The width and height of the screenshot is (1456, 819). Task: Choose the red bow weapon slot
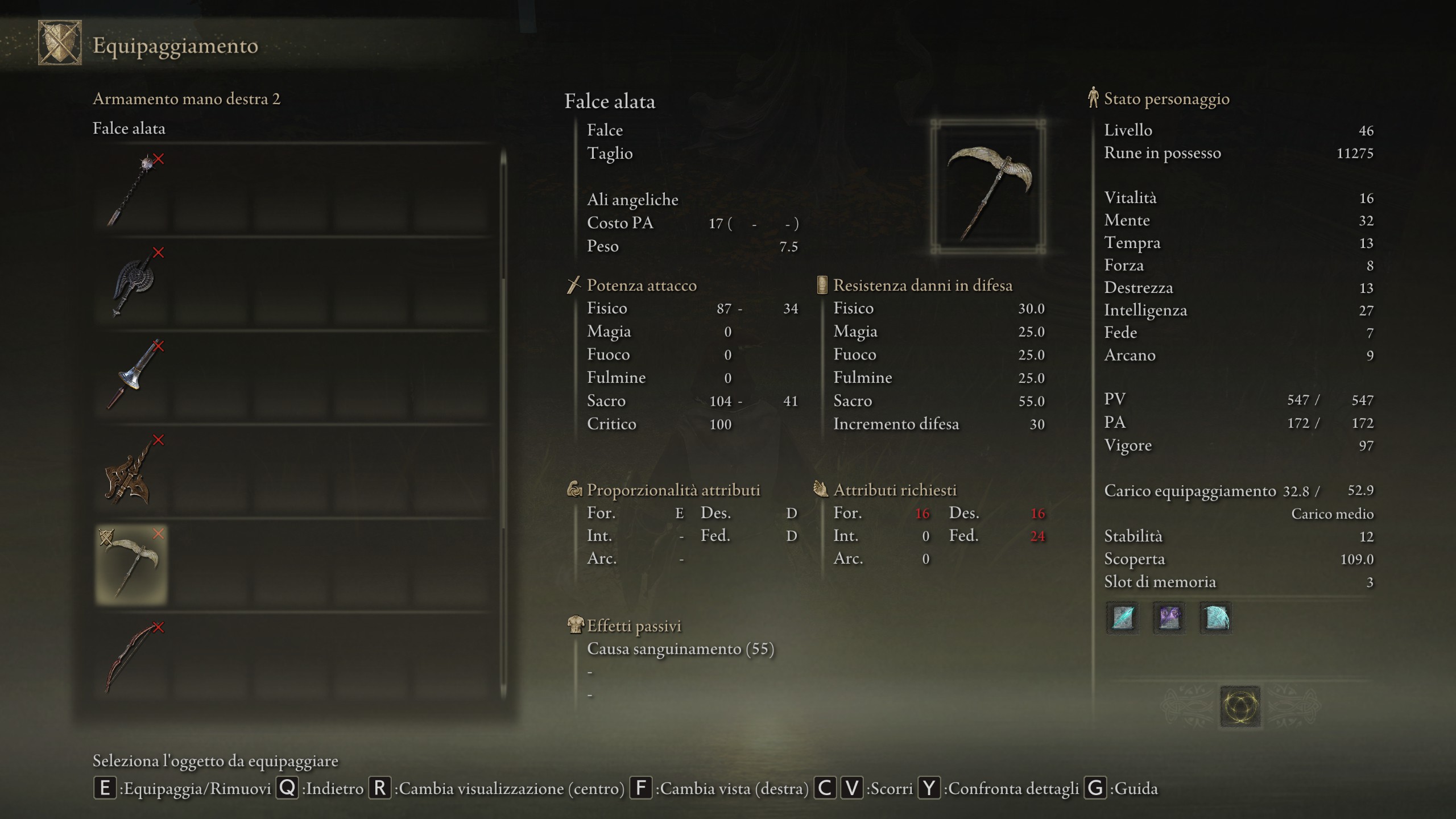pos(132,659)
